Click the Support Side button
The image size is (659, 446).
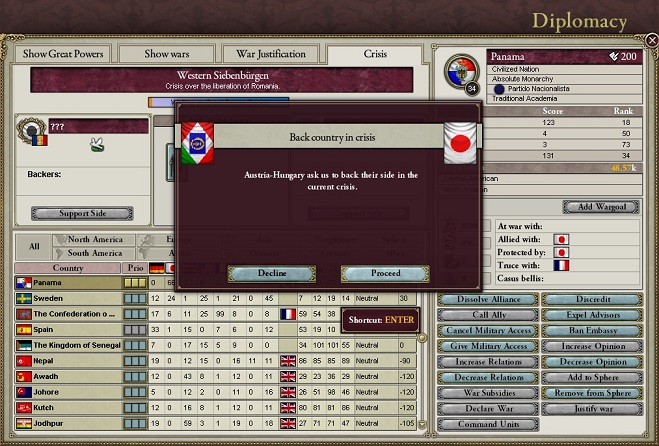(x=82, y=213)
